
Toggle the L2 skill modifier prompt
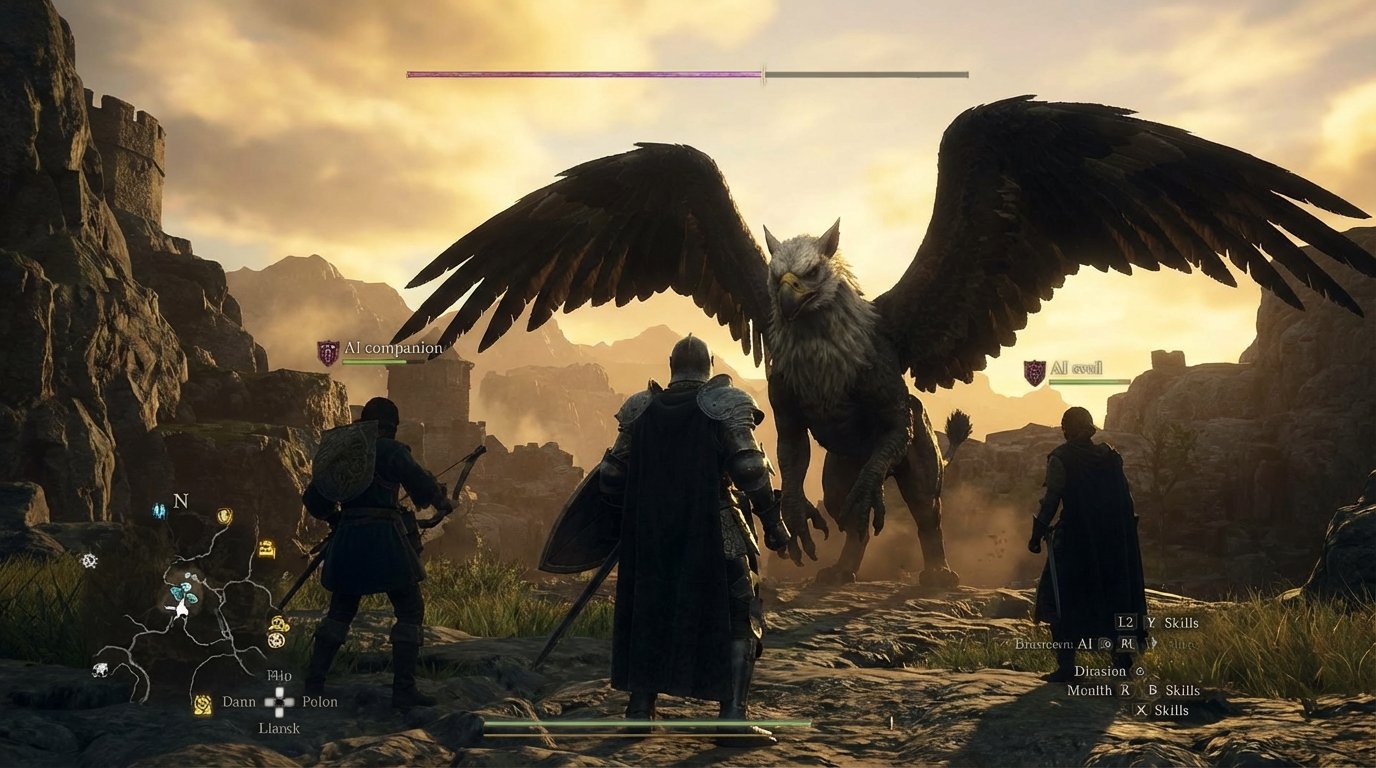[x=1124, y=623]
